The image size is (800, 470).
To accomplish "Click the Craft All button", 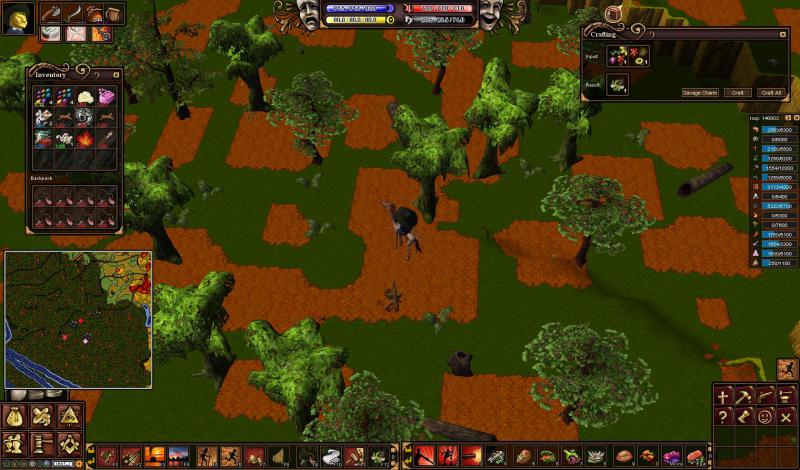I will 769,92.
